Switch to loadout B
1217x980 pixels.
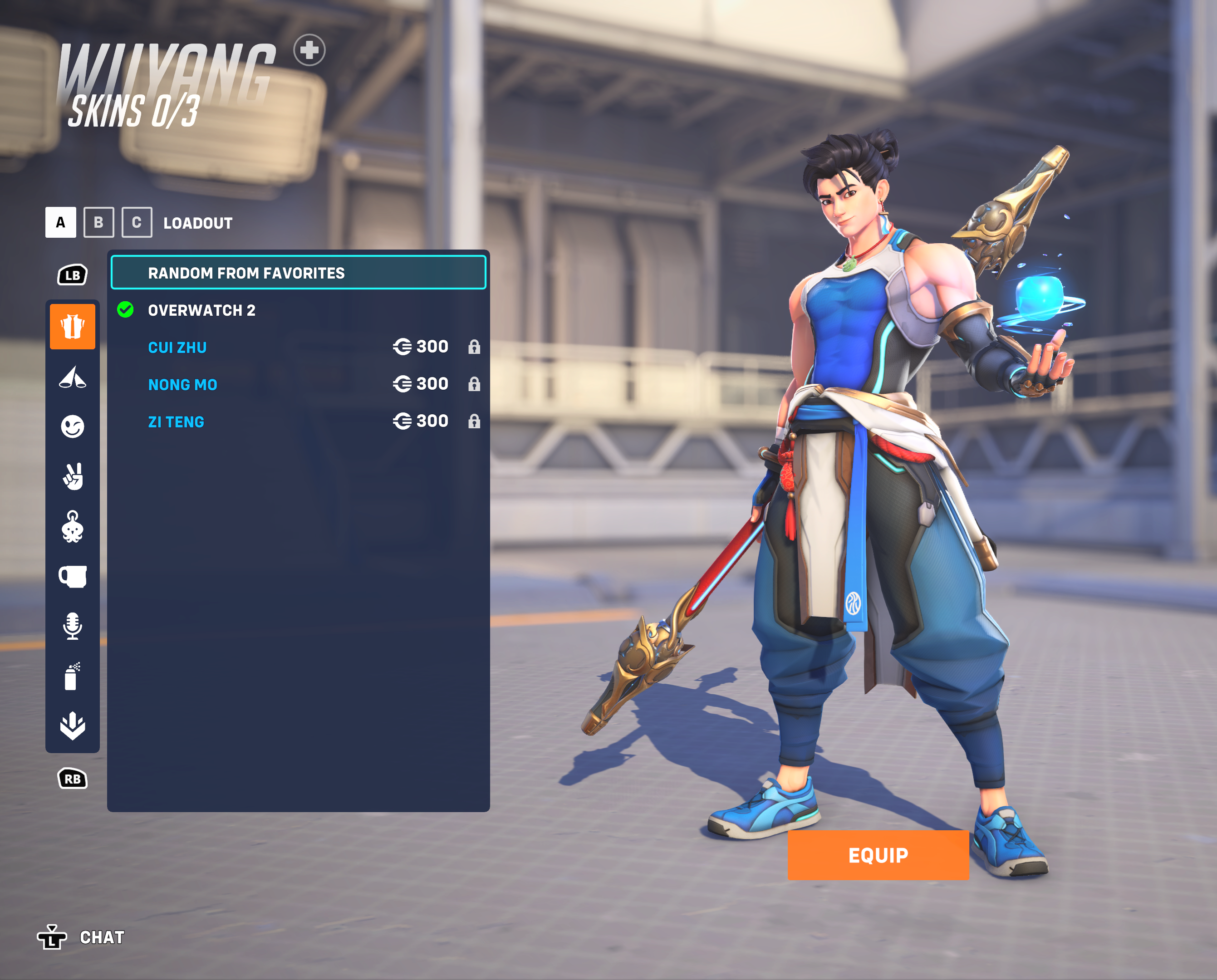tap(98, 222)
